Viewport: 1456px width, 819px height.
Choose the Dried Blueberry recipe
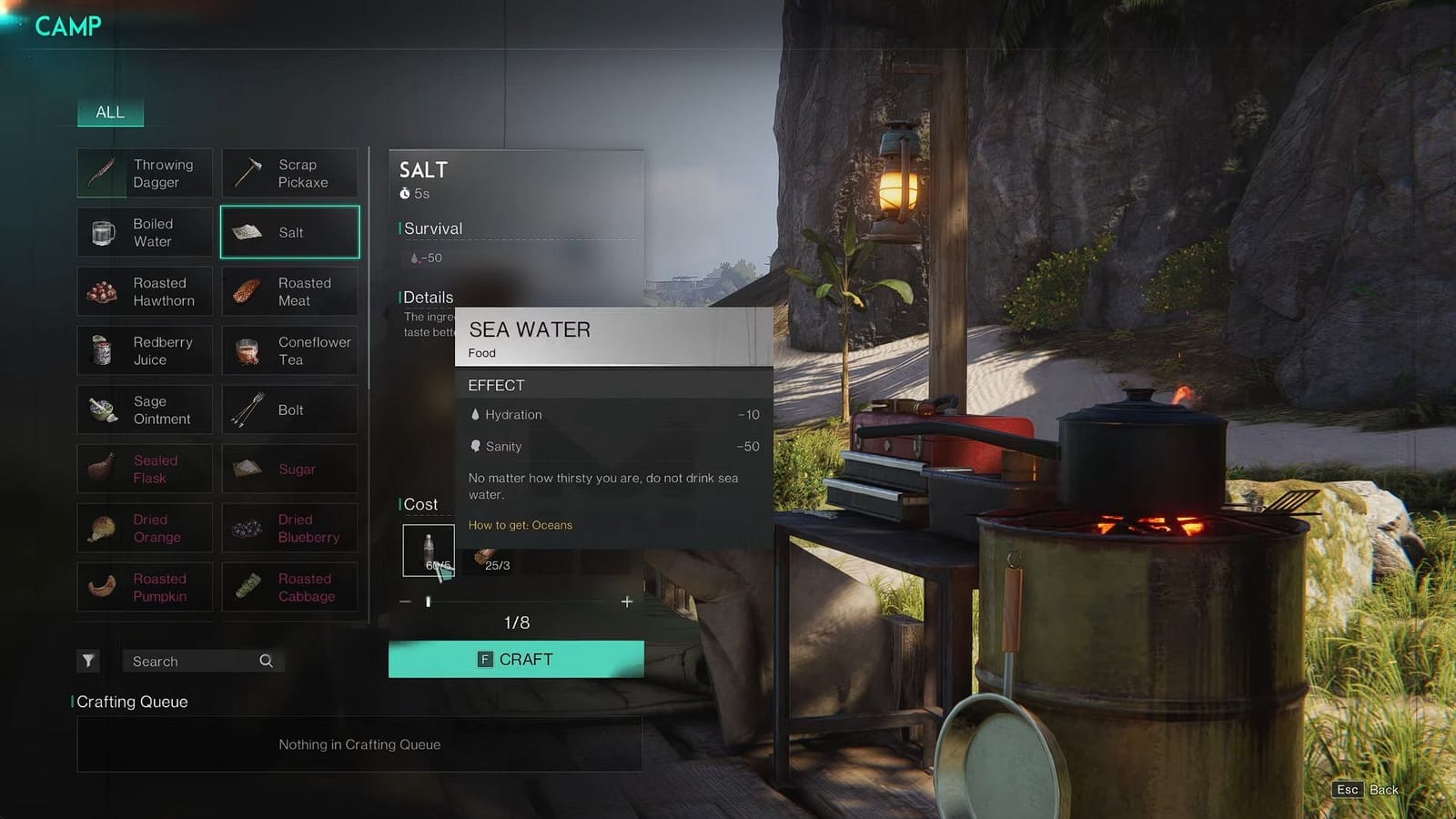(289, 528)
